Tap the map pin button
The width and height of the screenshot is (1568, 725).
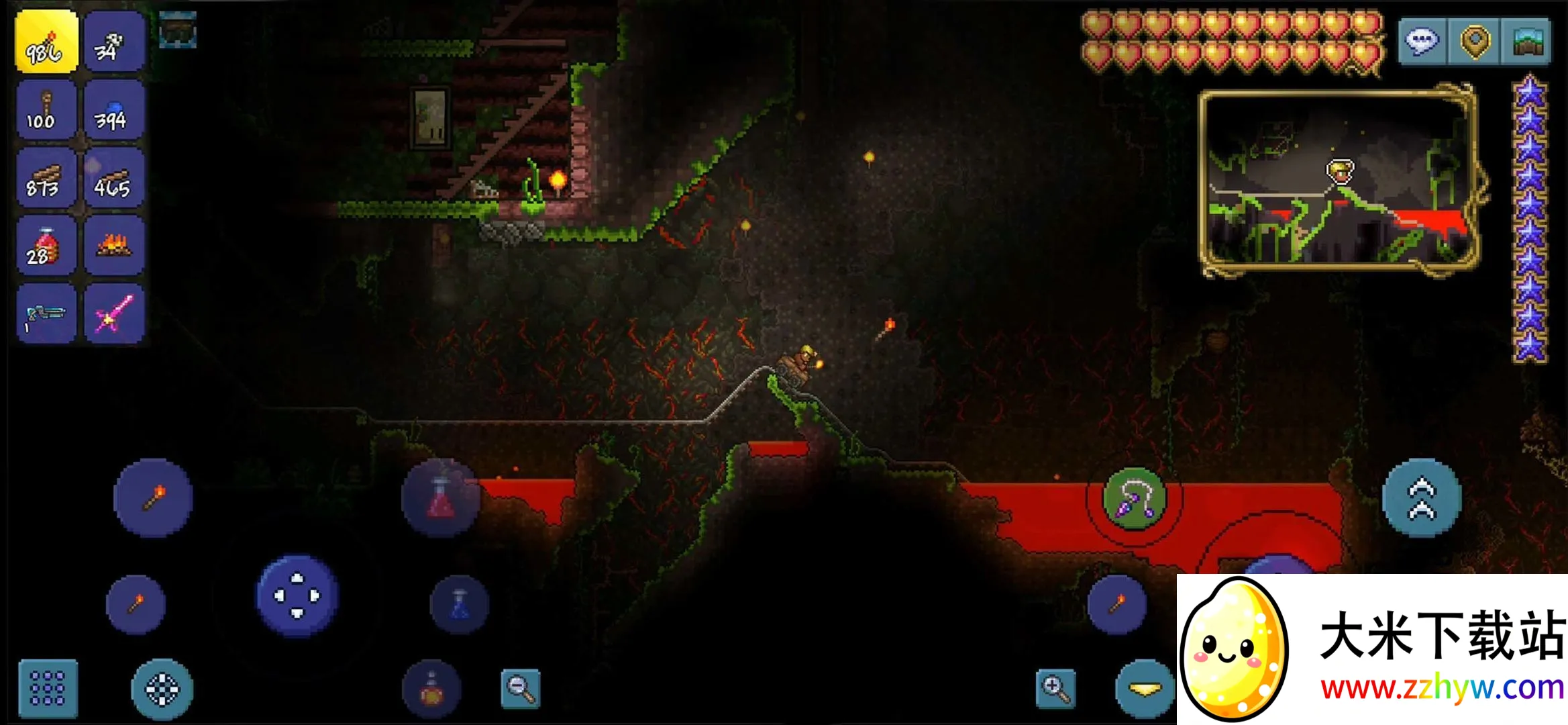[x=1474, y=42]
